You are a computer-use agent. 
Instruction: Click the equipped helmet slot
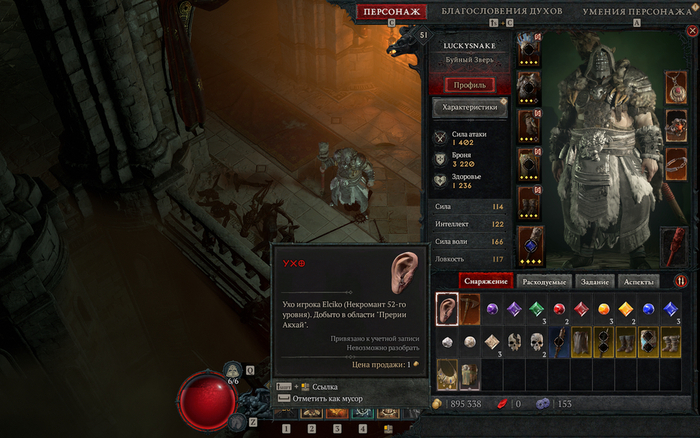point(528,50)
